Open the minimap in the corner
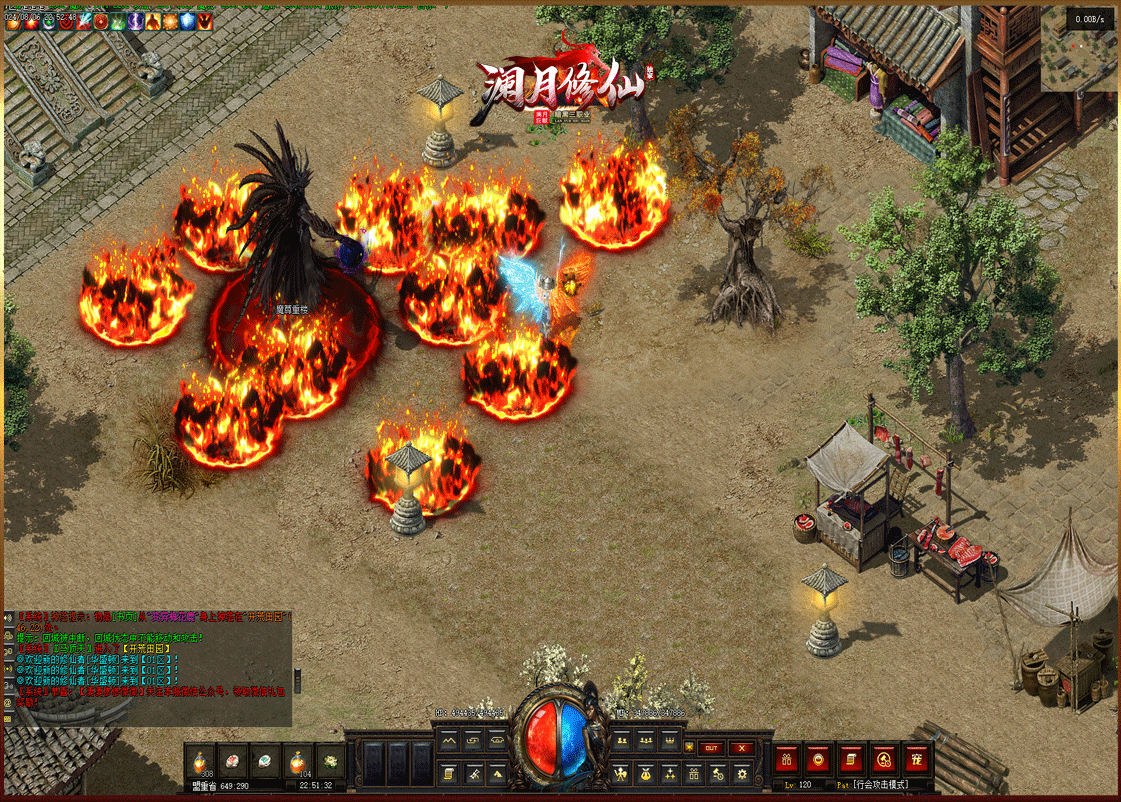The image size is (1121, 802). pyautogui.click(x=1078, y=50)
